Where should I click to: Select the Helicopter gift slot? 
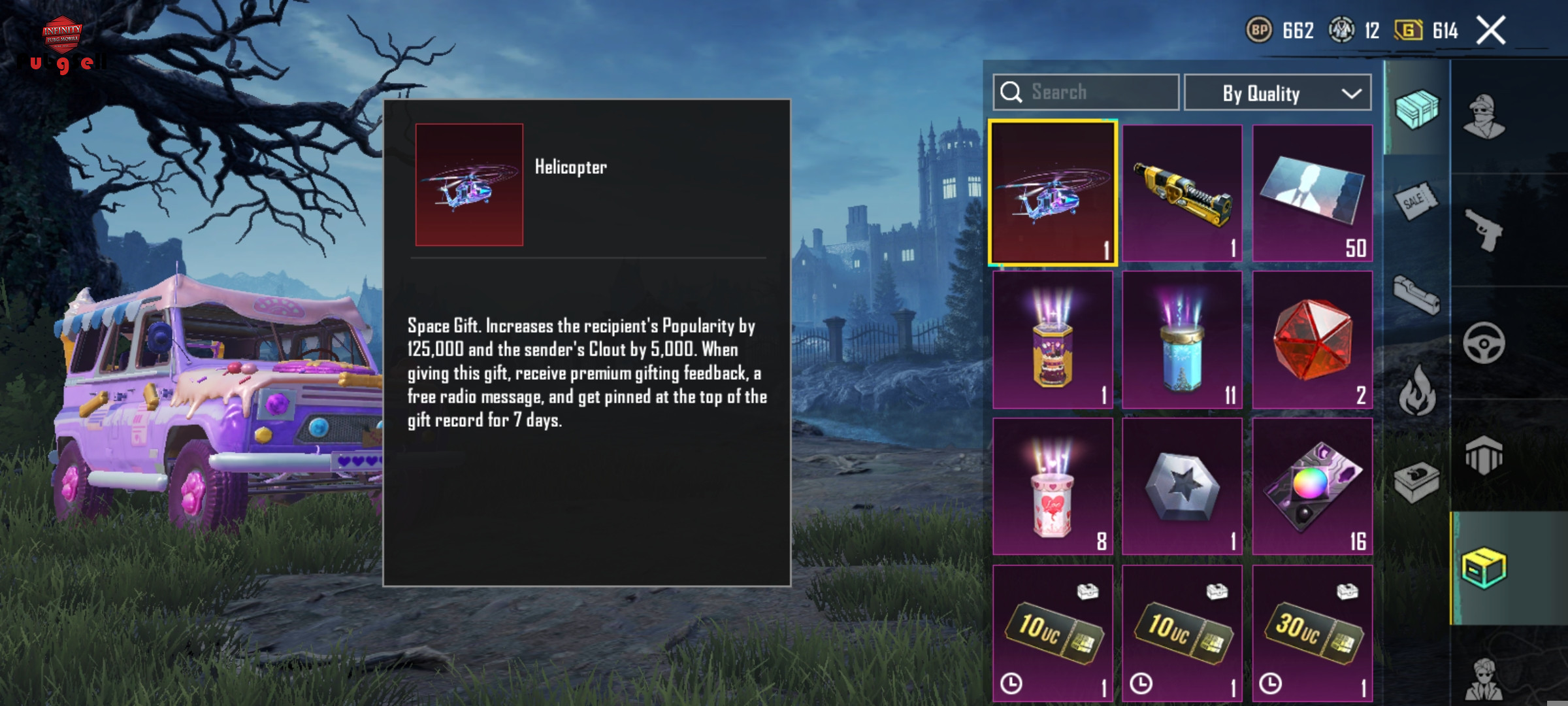tap(1053, 193)
